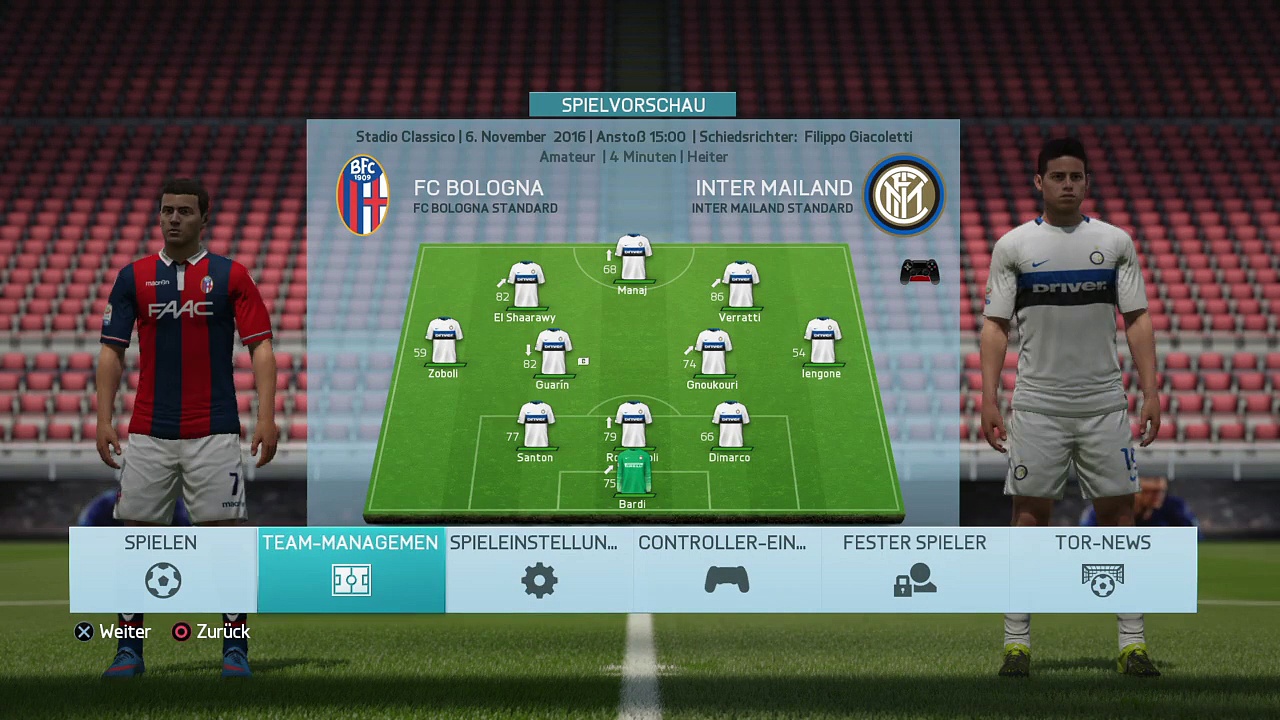Select defender Dimarco
Viewport: 1280px width, 720px height.
pos(730,426)
